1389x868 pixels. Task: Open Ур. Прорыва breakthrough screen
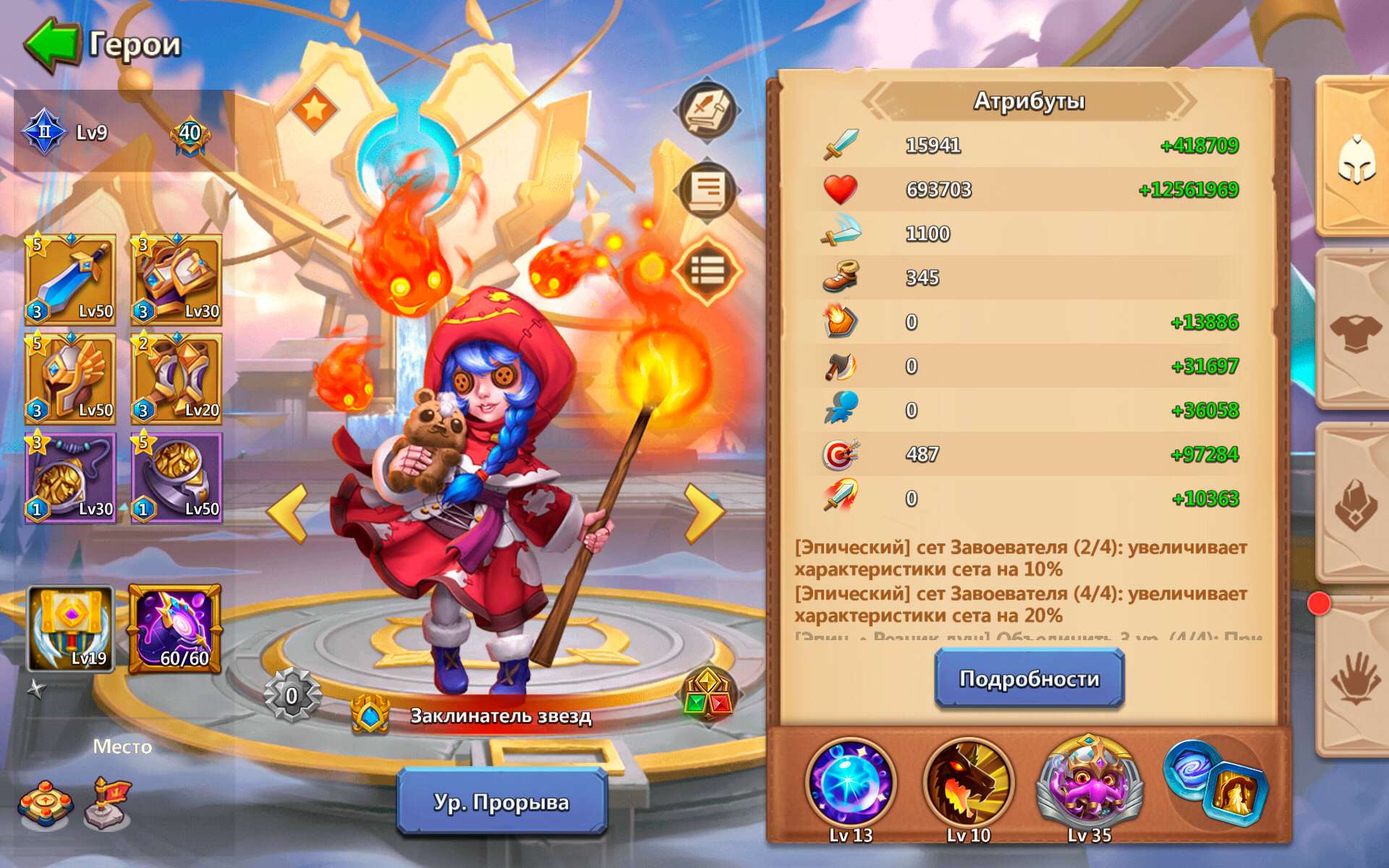[x=501, y=803]
